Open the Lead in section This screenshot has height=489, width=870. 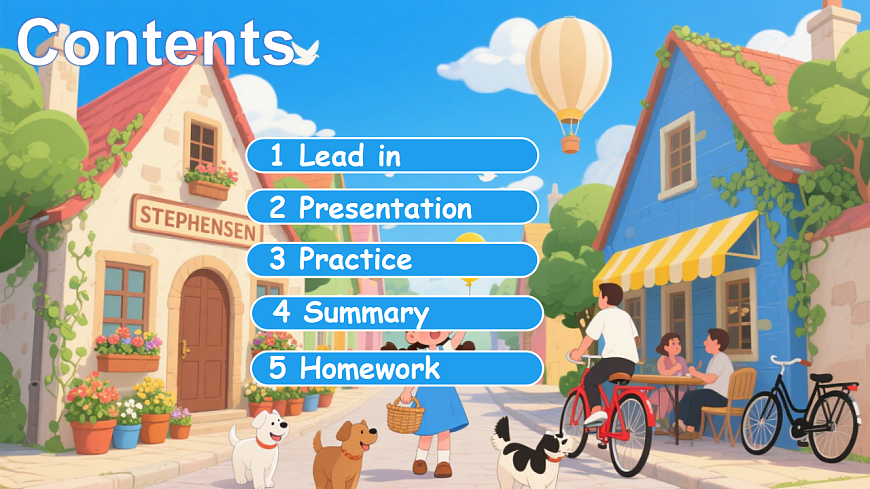point(392,155)
